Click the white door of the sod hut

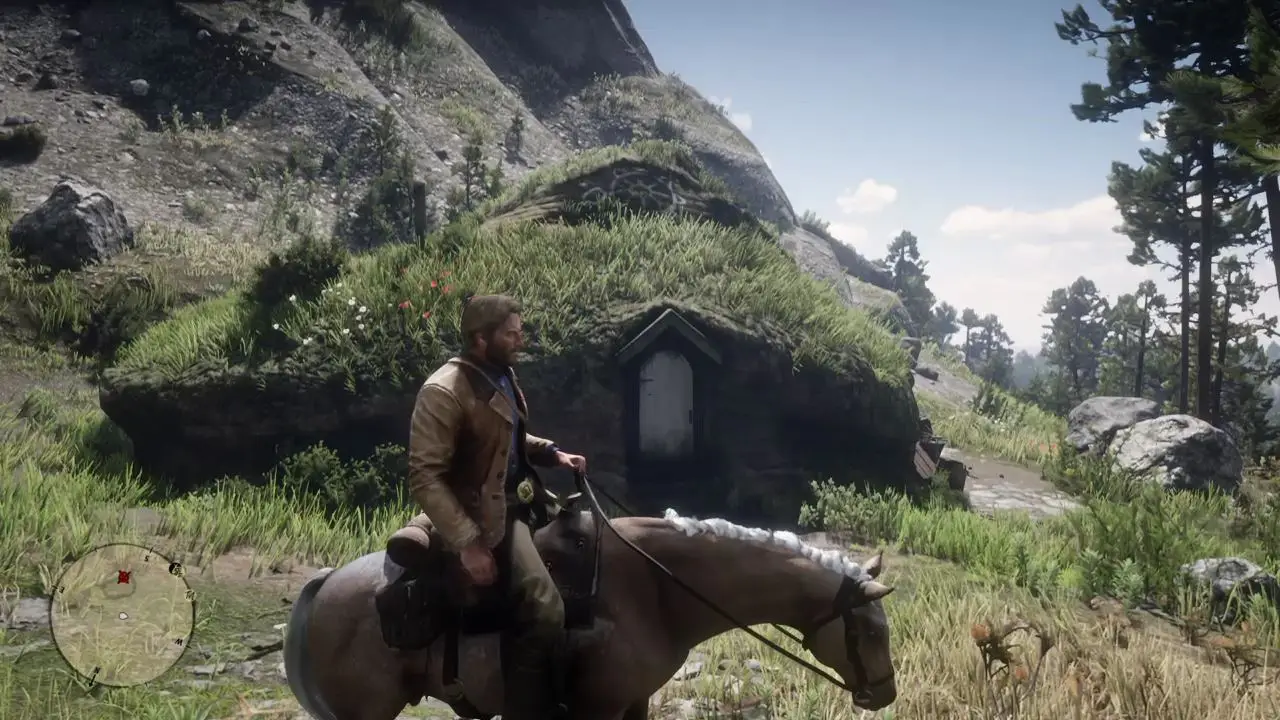666,404
